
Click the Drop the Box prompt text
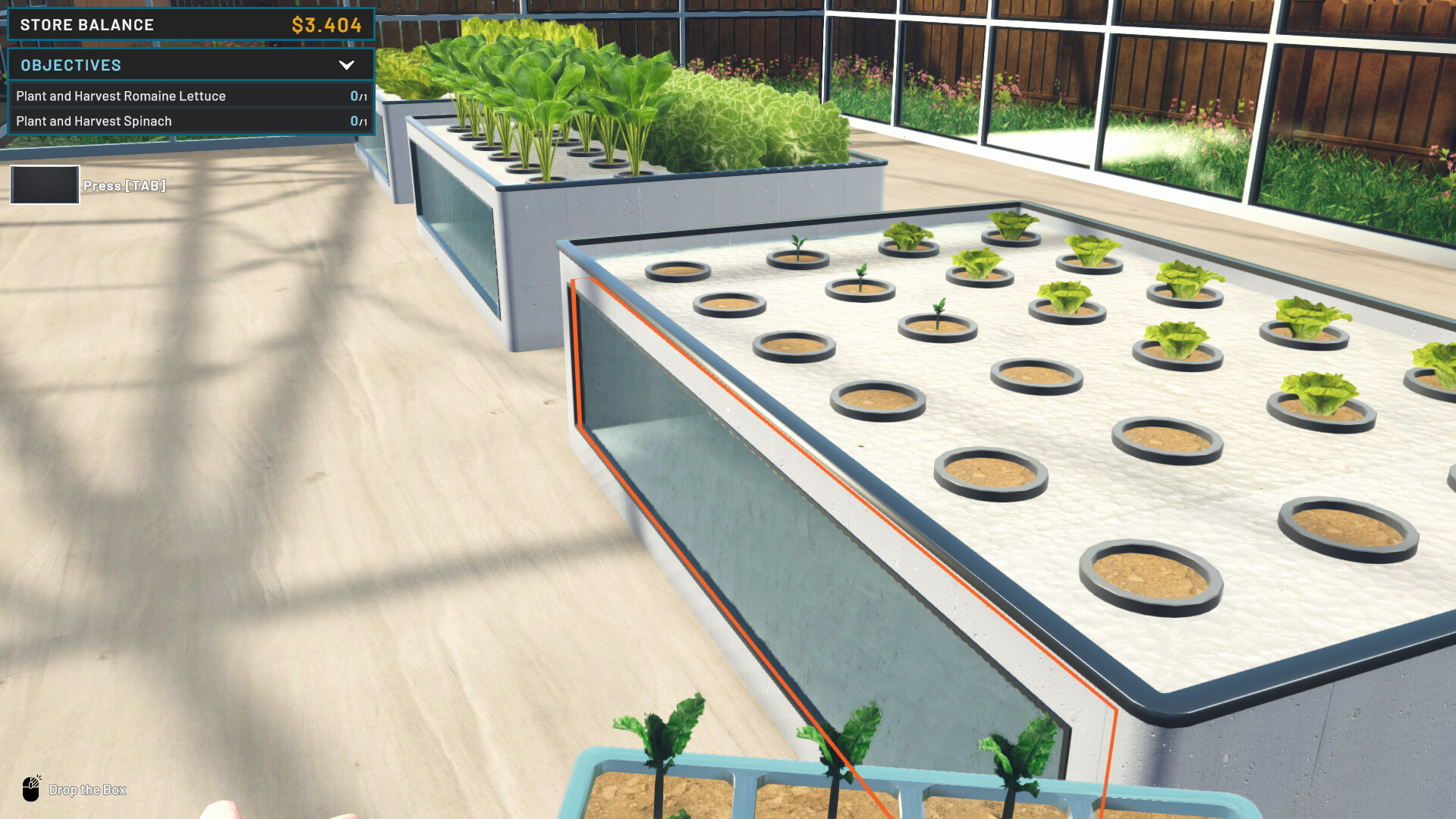87,789
